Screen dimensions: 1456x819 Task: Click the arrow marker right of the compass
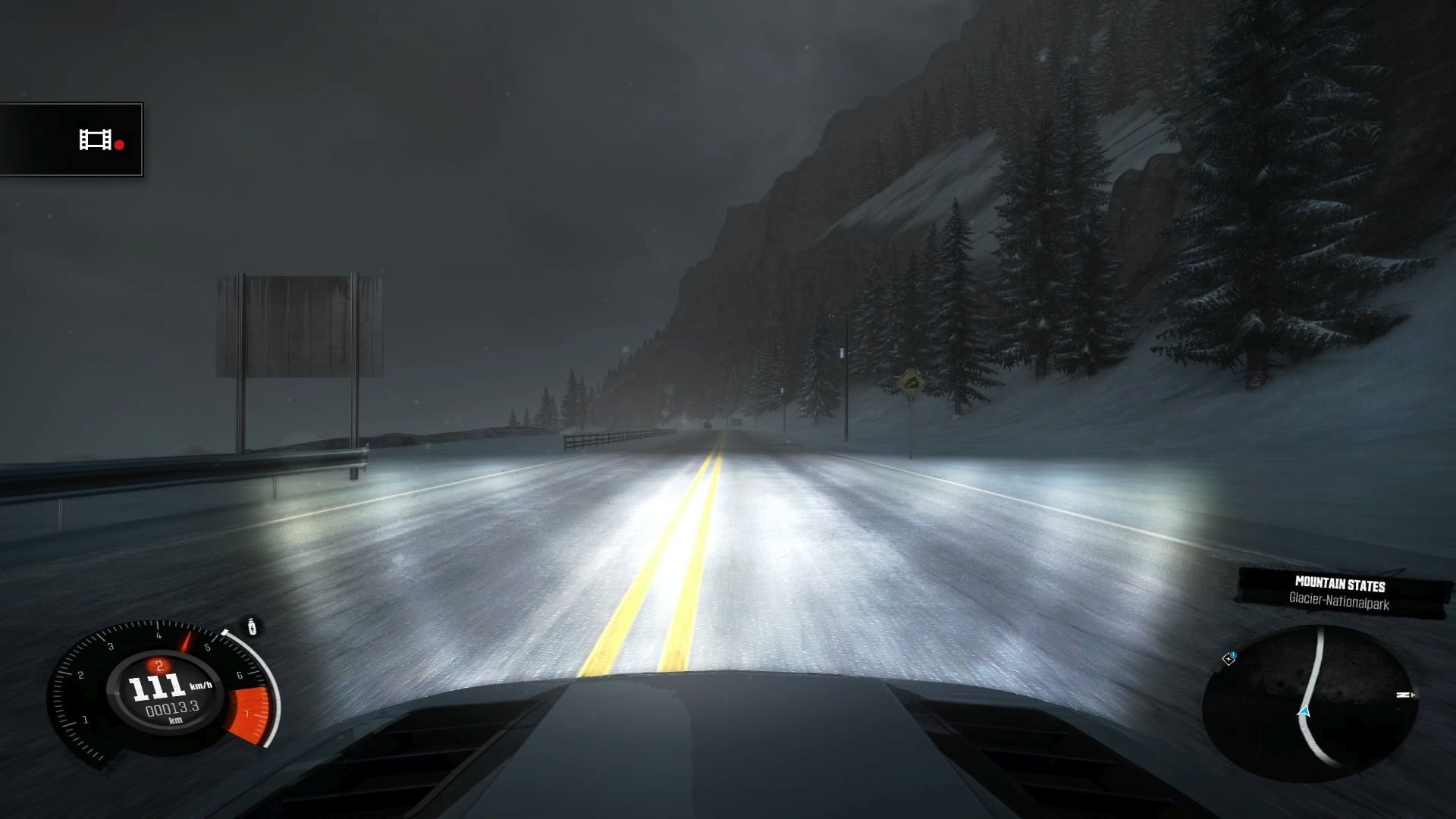(x=1414, y=696)
